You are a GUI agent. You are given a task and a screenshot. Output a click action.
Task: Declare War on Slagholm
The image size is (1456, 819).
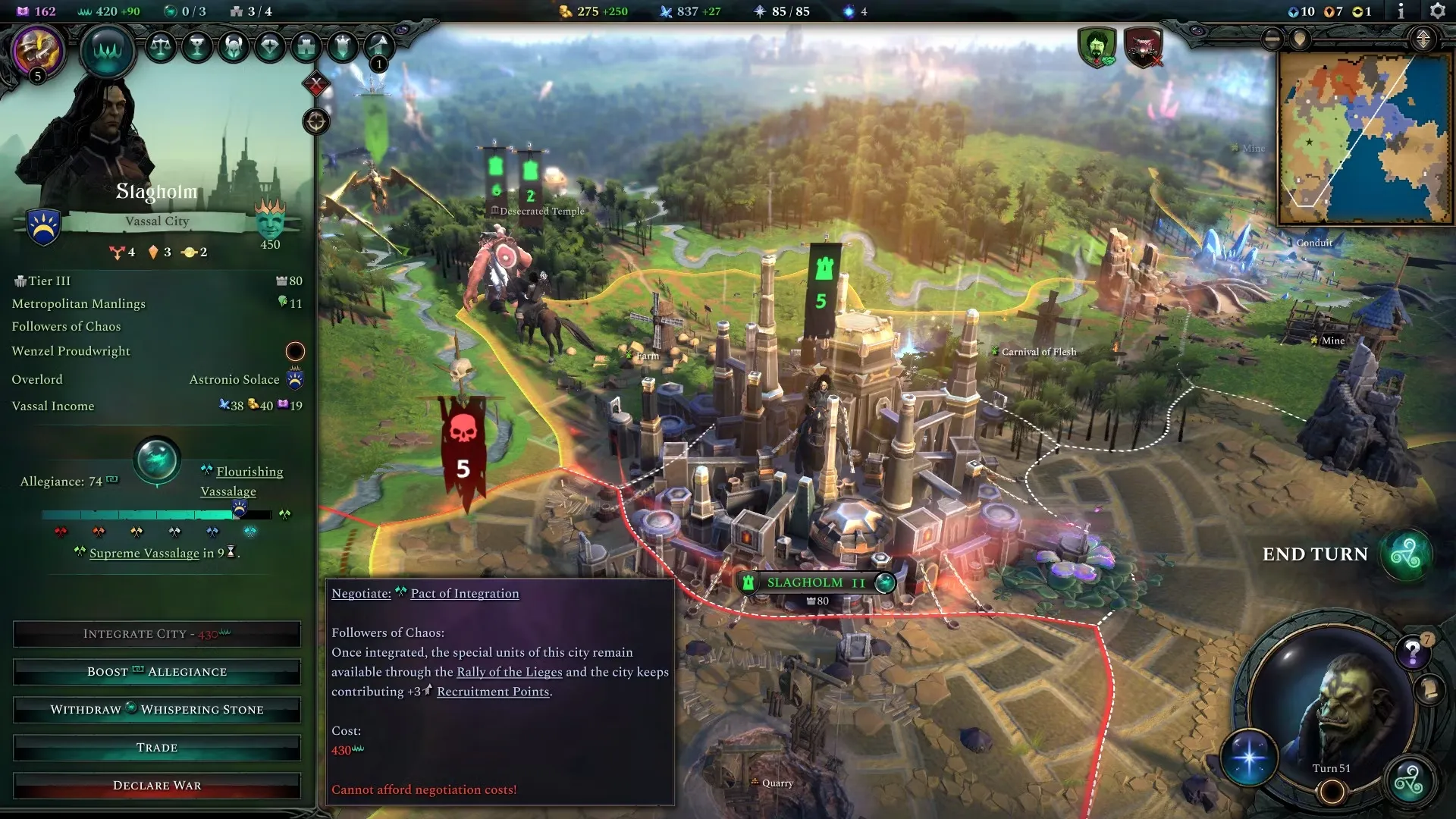157,786
